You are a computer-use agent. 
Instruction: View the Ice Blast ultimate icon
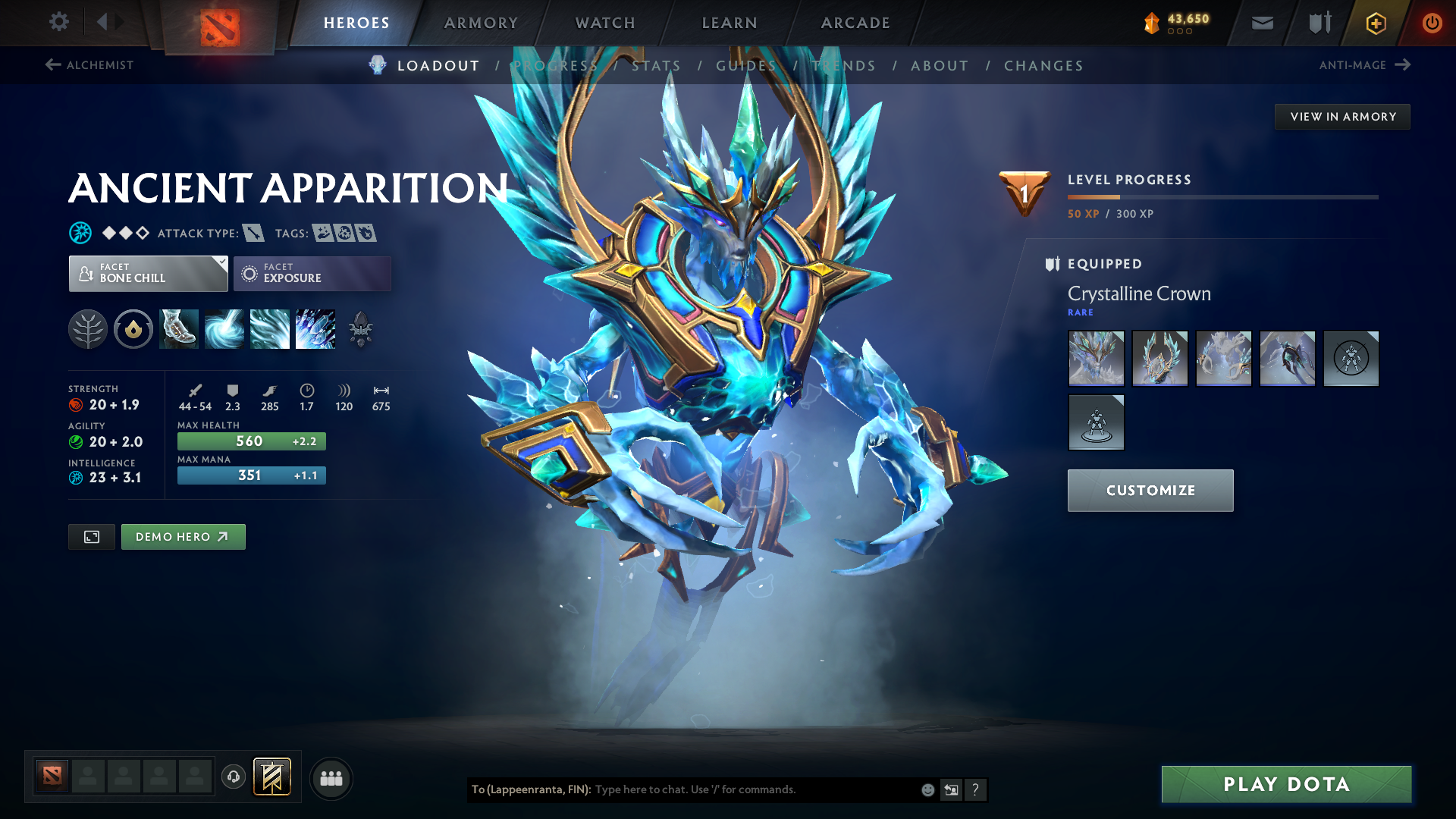(x=315, y=329)
